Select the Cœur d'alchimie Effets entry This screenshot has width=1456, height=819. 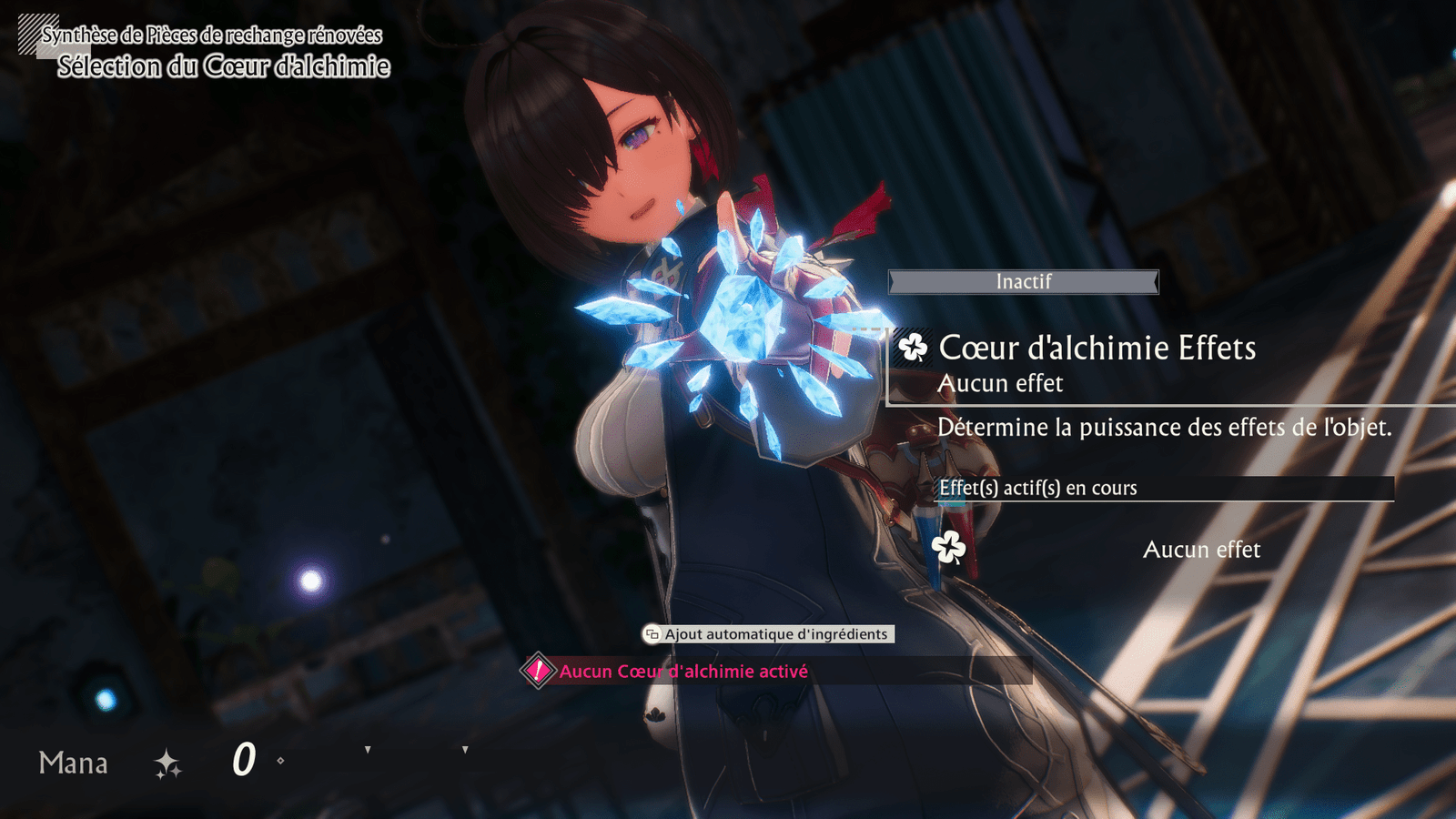tap(1097, 349)
